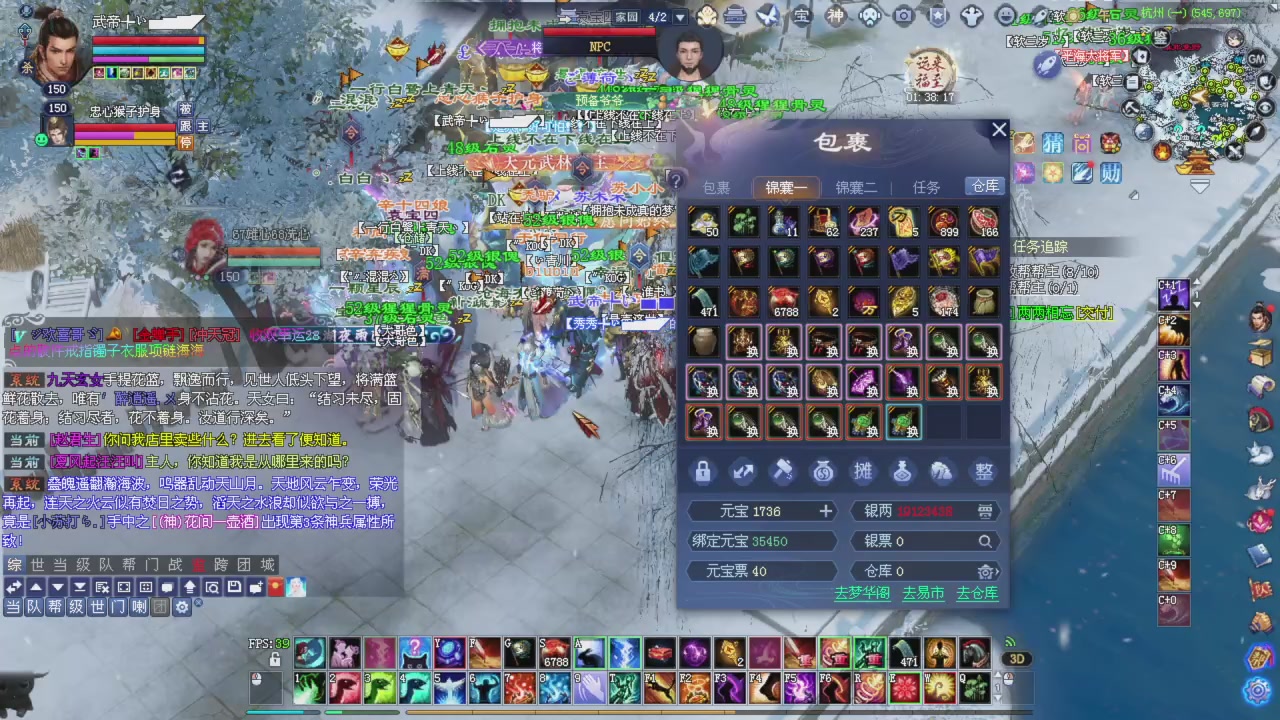Toggle the item lock padlock in bag panel
This screenshot has width=1280, height=720.
(703, 470)
